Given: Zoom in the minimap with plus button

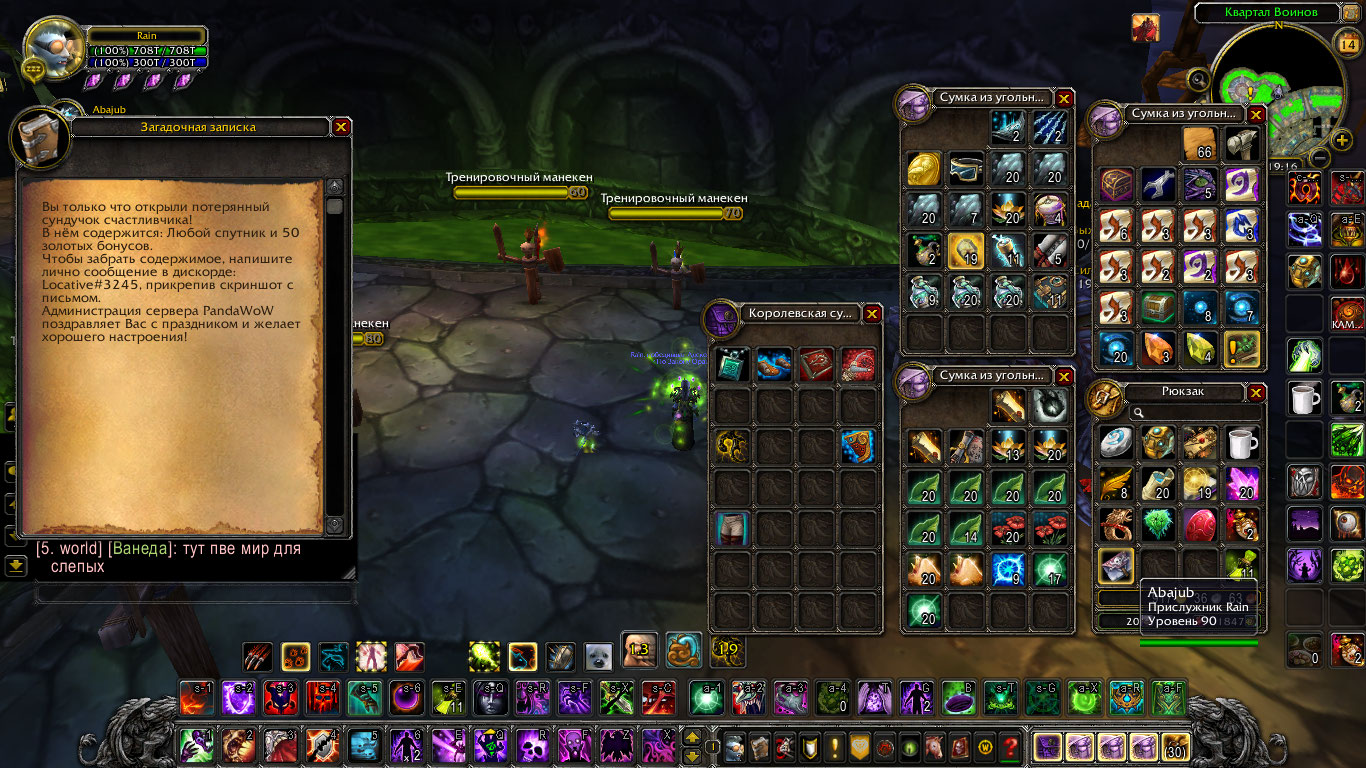Looking at the screenshot, I should (1343, 139).
